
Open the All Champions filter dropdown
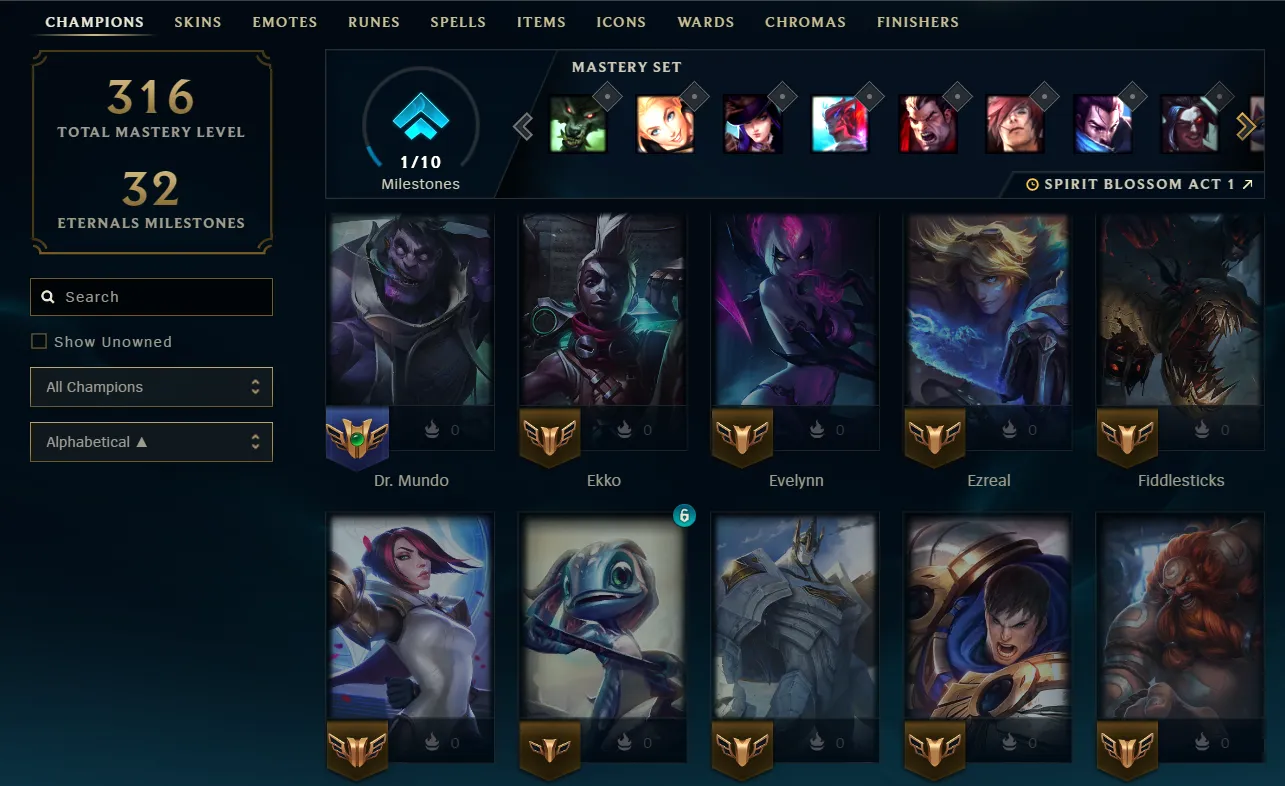151,387
